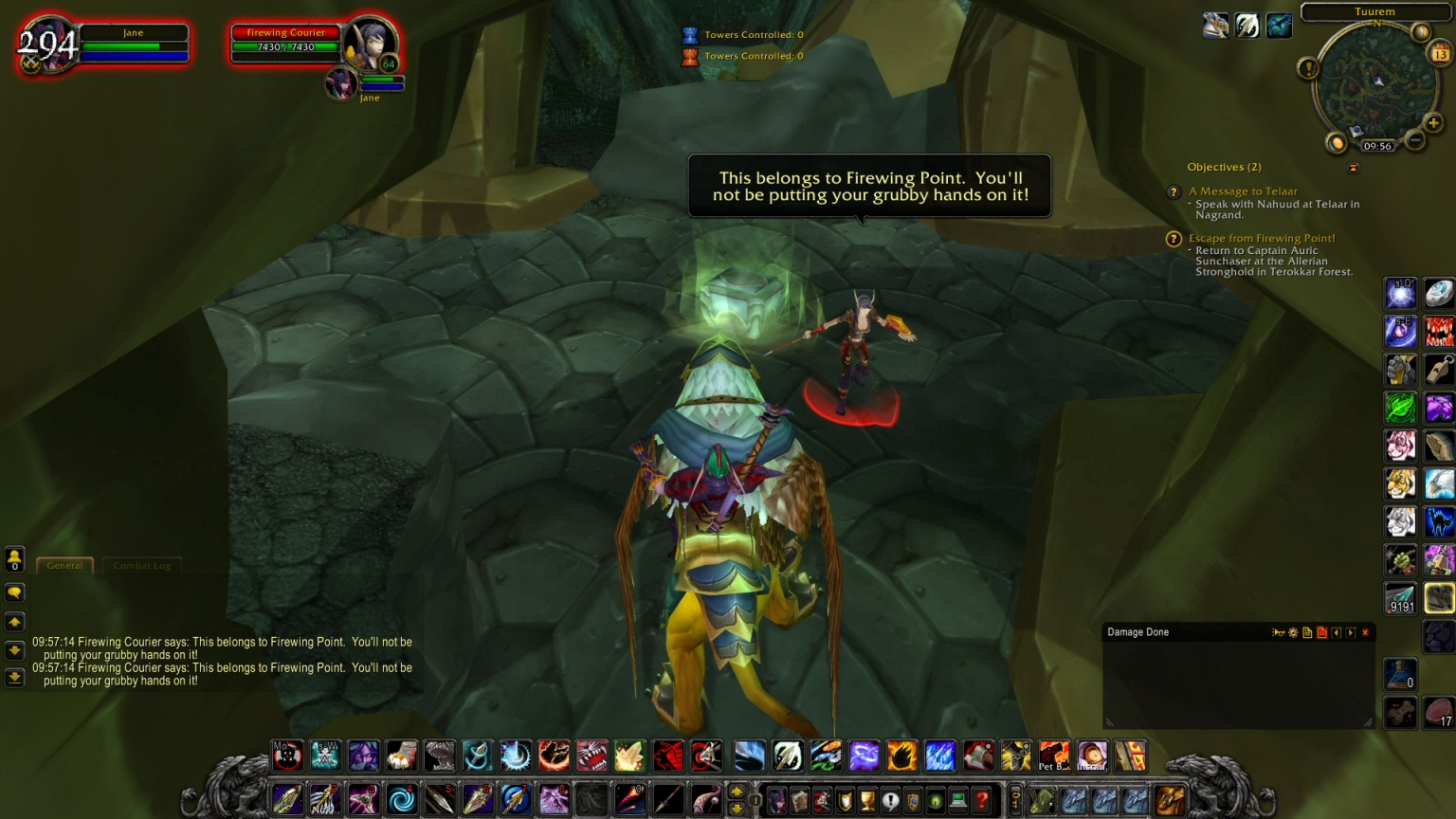The image size is (1456, 819).
Task: Click the Pet Battle action bar button
Action: 1055,756
